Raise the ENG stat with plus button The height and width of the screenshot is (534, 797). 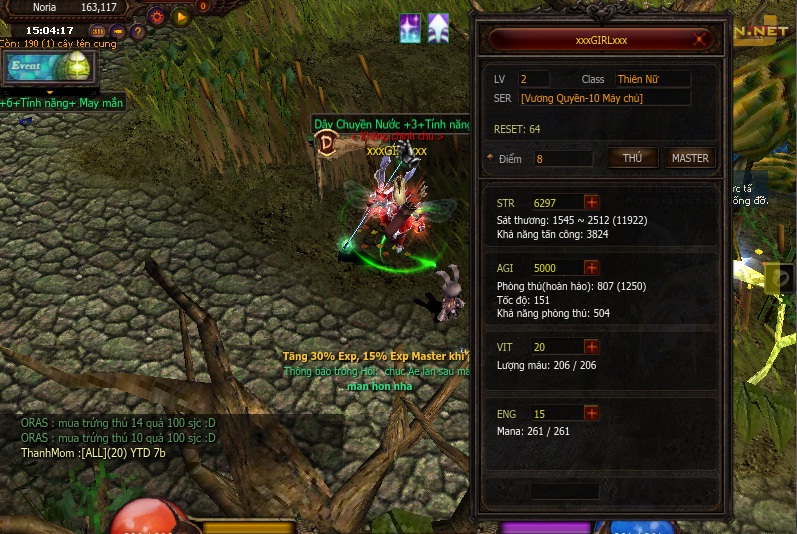point(591,413)
